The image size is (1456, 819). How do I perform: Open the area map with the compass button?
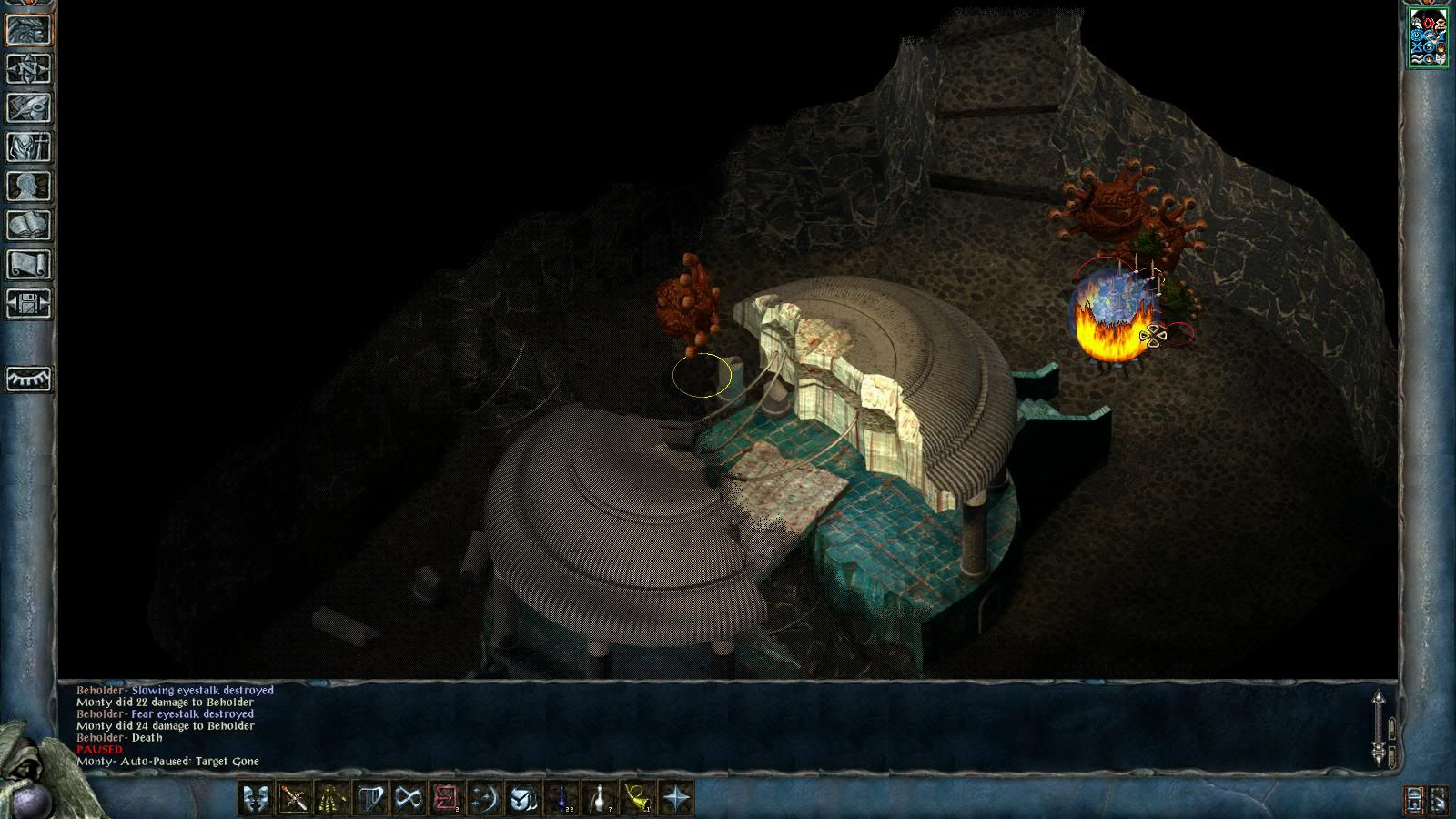point(29,68)
